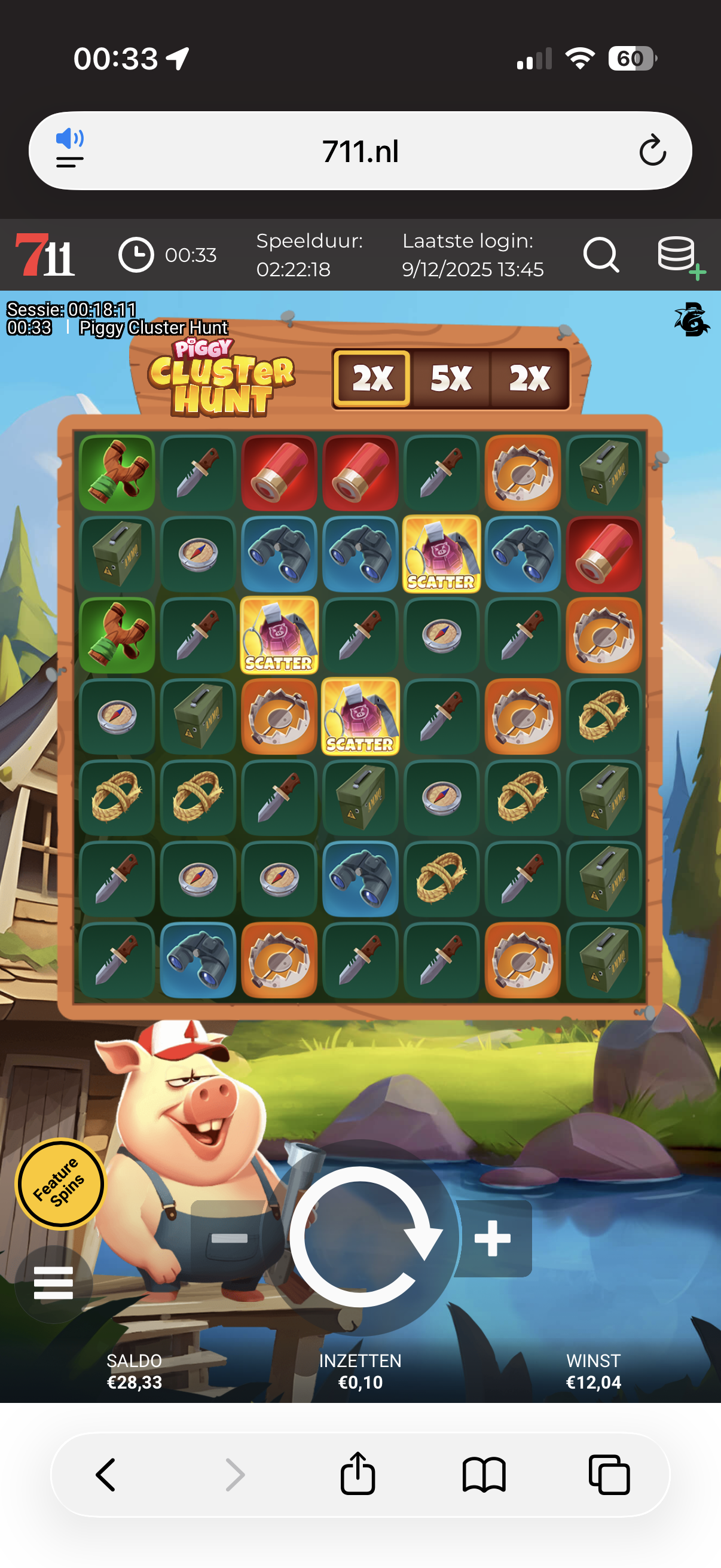Click the game provider dragon logo

[691, 319]
